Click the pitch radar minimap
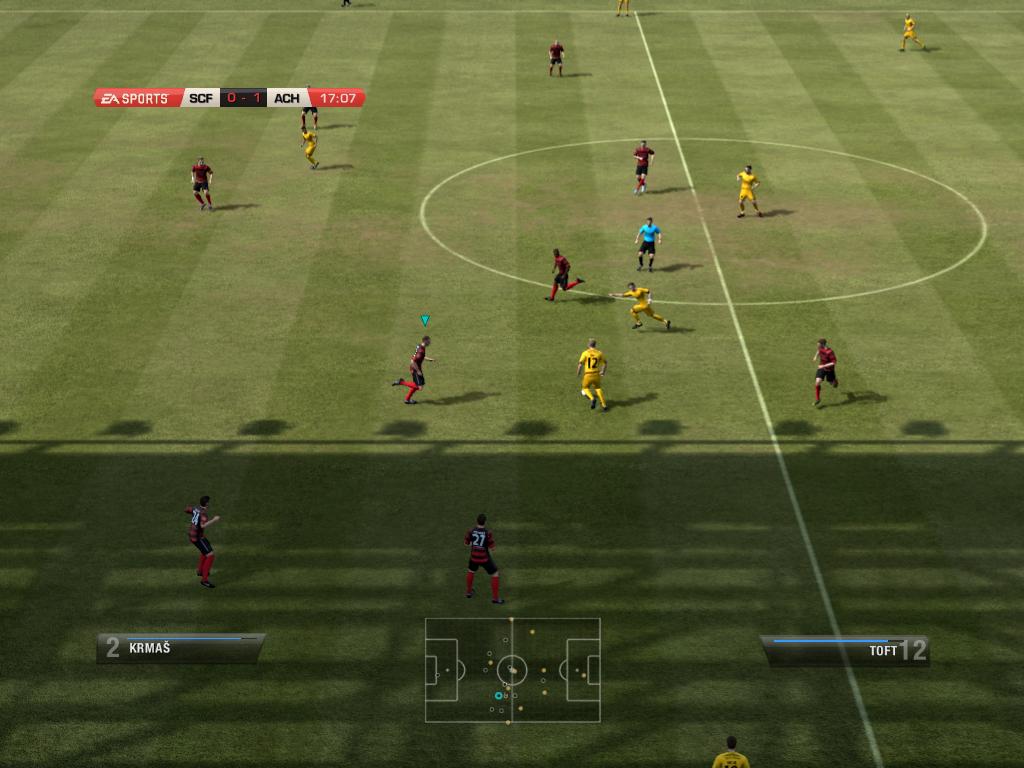The width and height of the screenshot is (1024, 768). pos(512,669)
